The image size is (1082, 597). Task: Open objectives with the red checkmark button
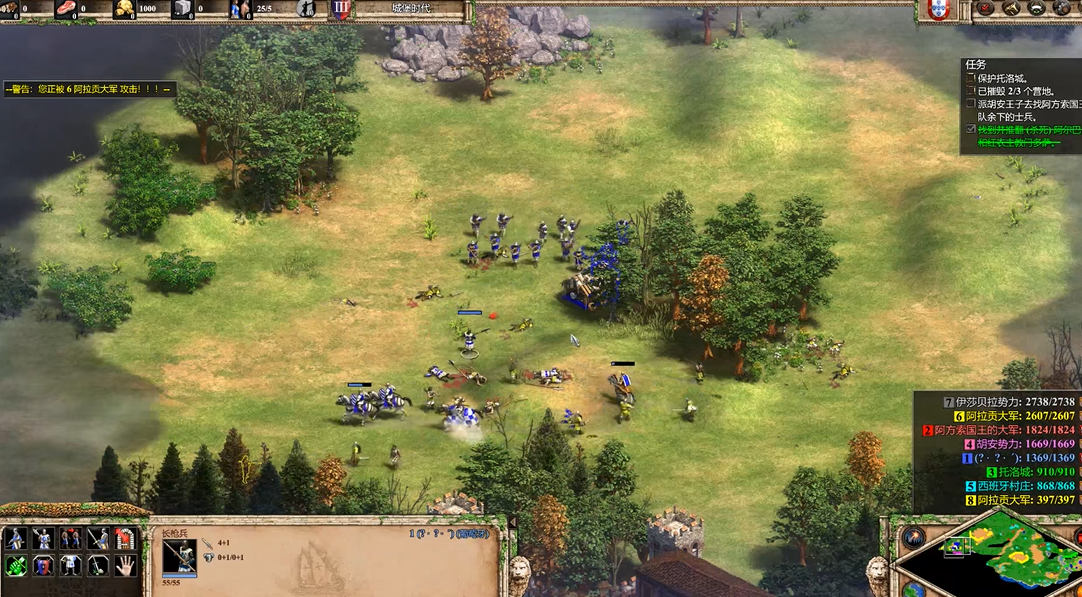tap(983, 8)
